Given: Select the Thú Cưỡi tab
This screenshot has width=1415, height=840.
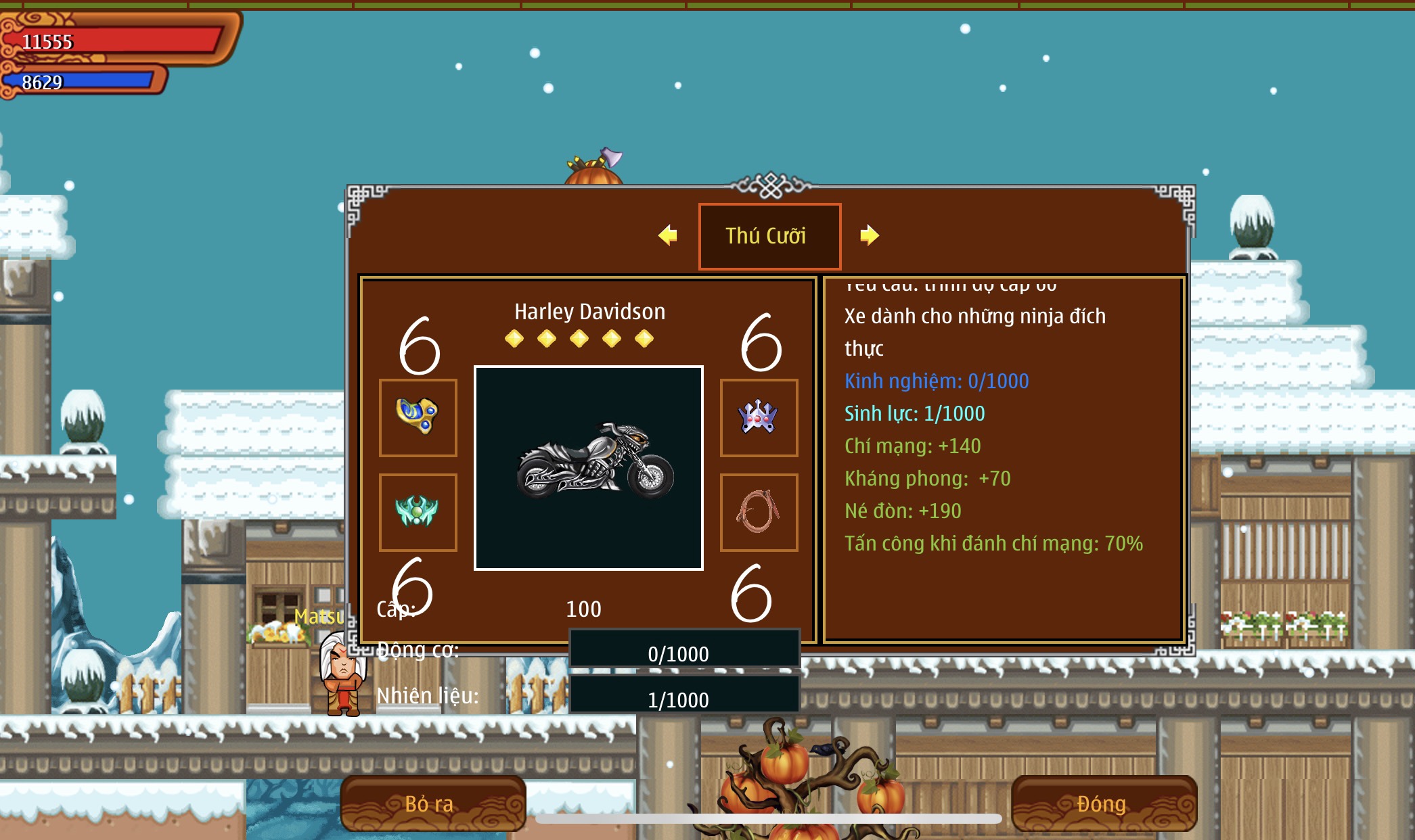Looking at the screenshot, I should (x=769, y=236).
